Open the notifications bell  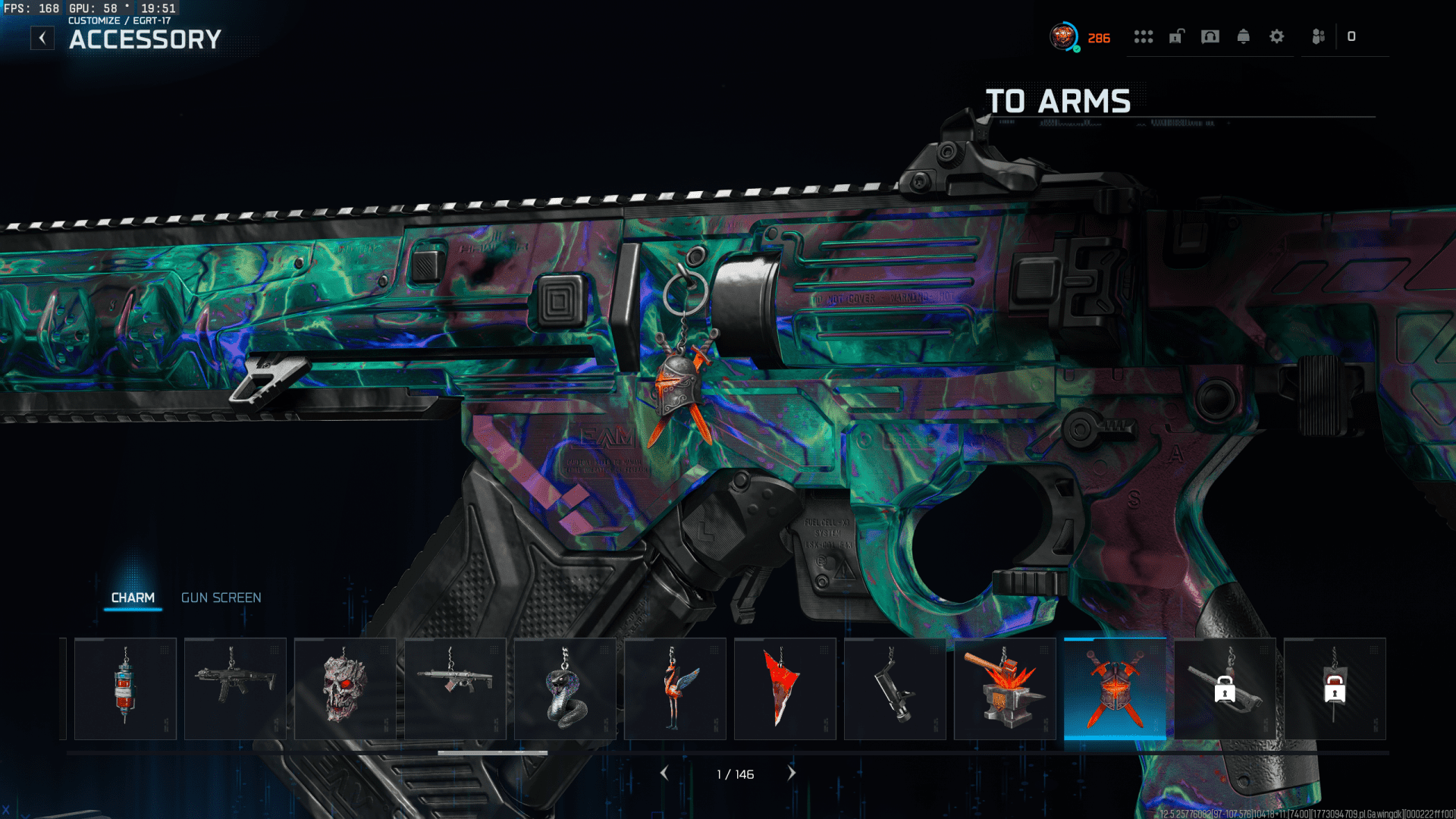[x=1244, y=36]
